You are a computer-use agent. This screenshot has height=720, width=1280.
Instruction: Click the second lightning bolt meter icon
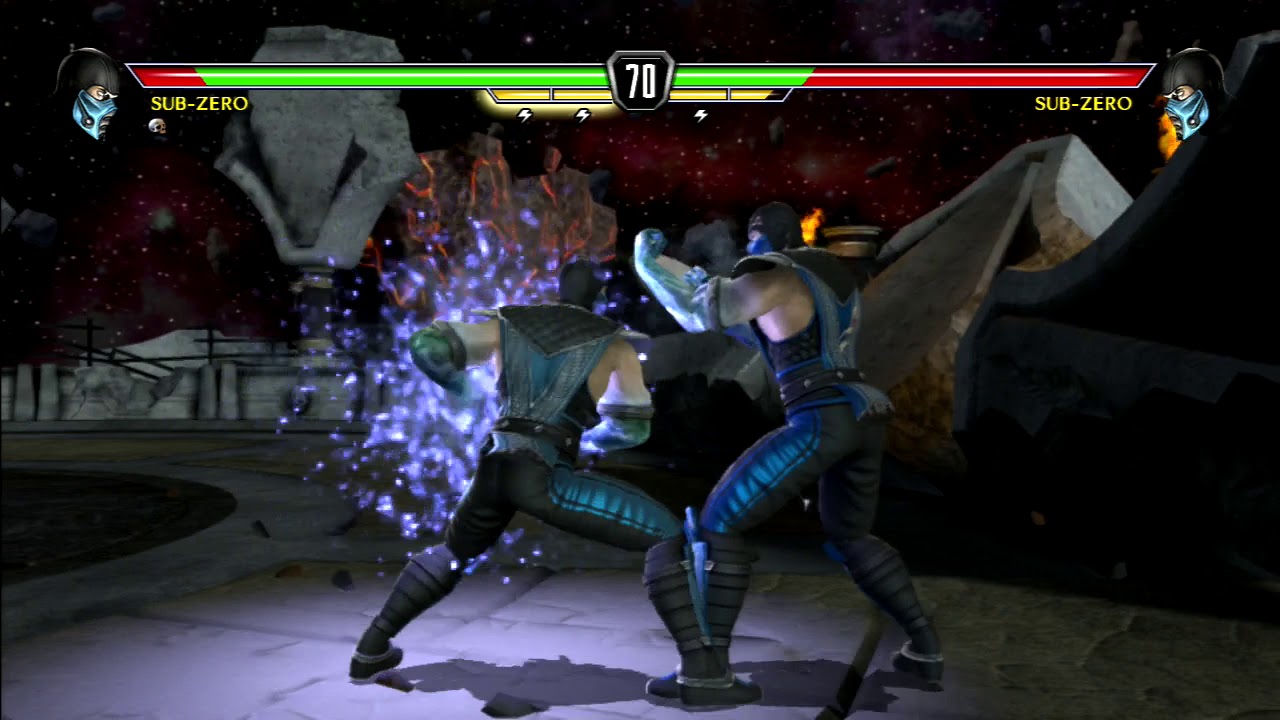[582, 115]
